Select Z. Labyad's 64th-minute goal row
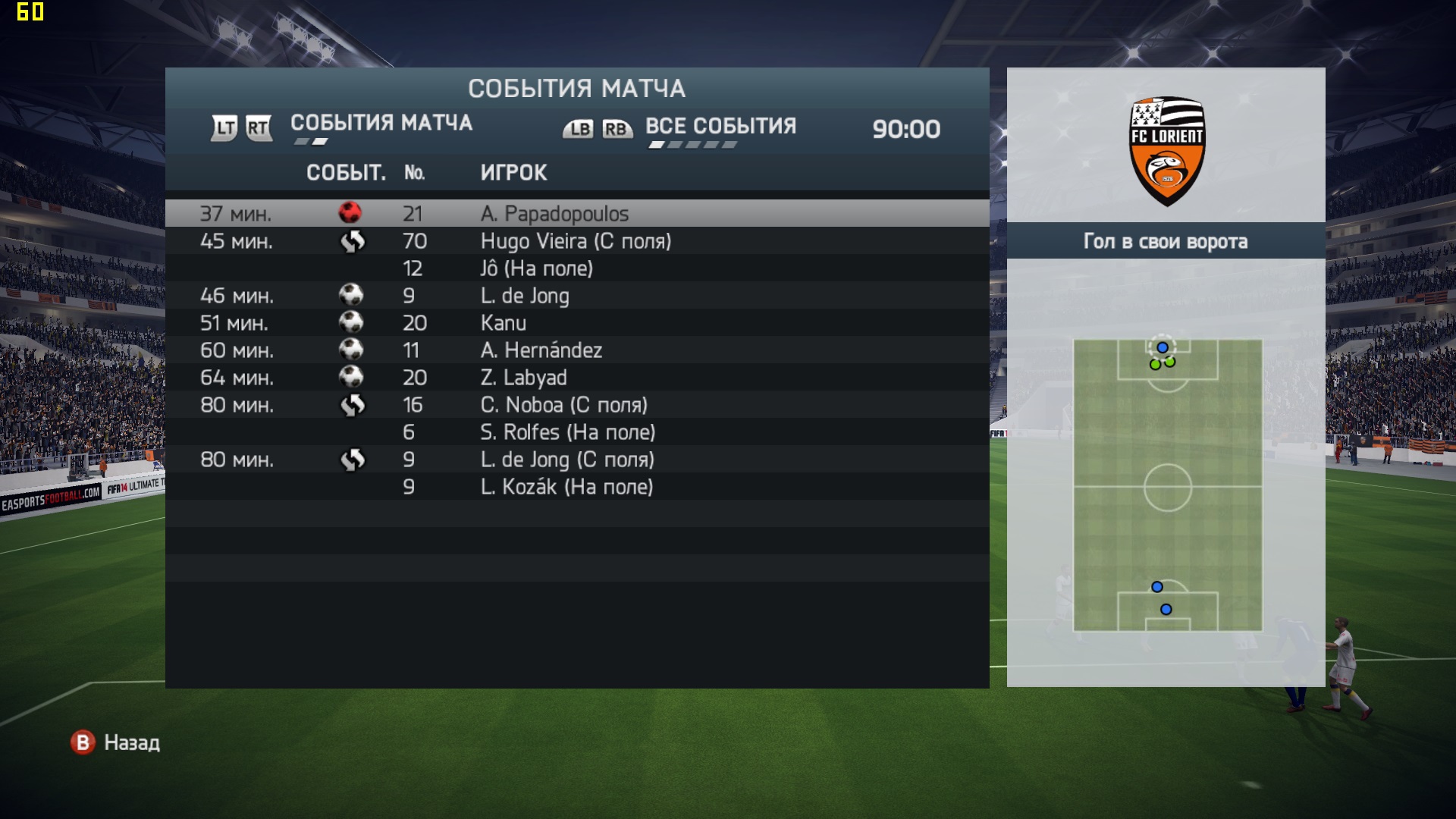 pyautogui.click(x=576, y=378)
